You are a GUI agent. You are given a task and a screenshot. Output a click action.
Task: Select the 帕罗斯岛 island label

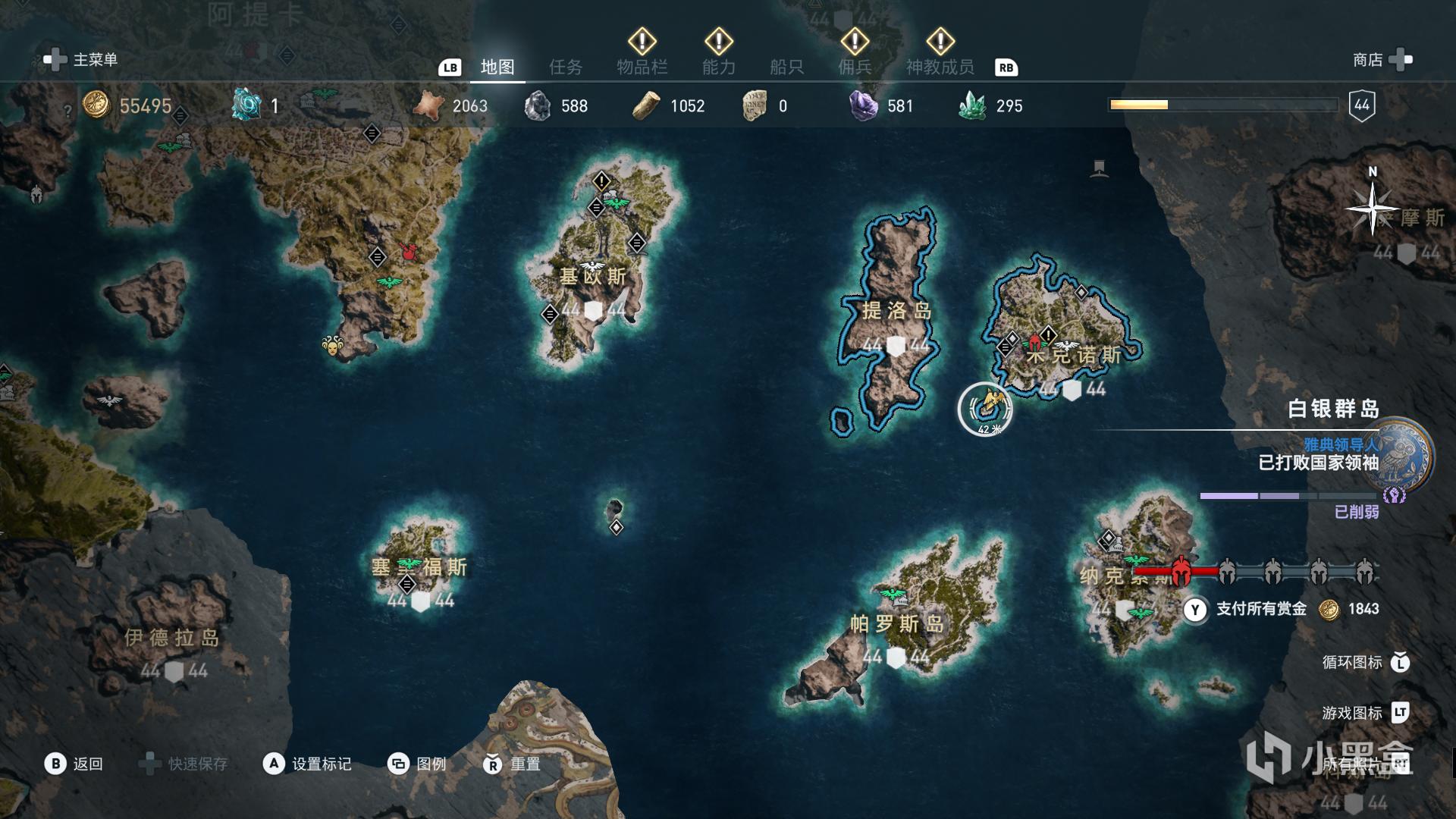coord(896,624)
